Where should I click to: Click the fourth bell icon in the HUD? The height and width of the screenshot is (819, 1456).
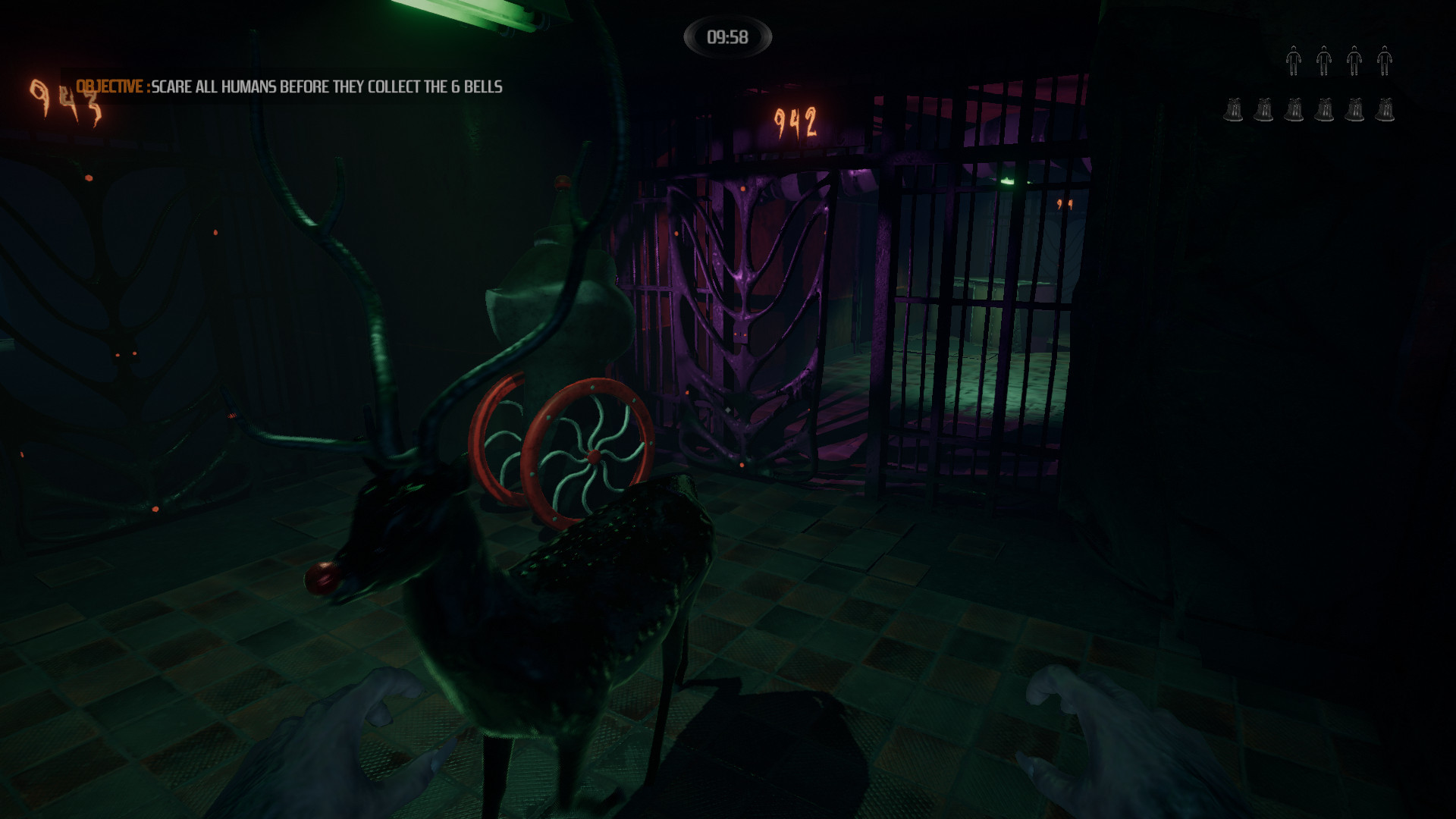(x=1326, y=110)
